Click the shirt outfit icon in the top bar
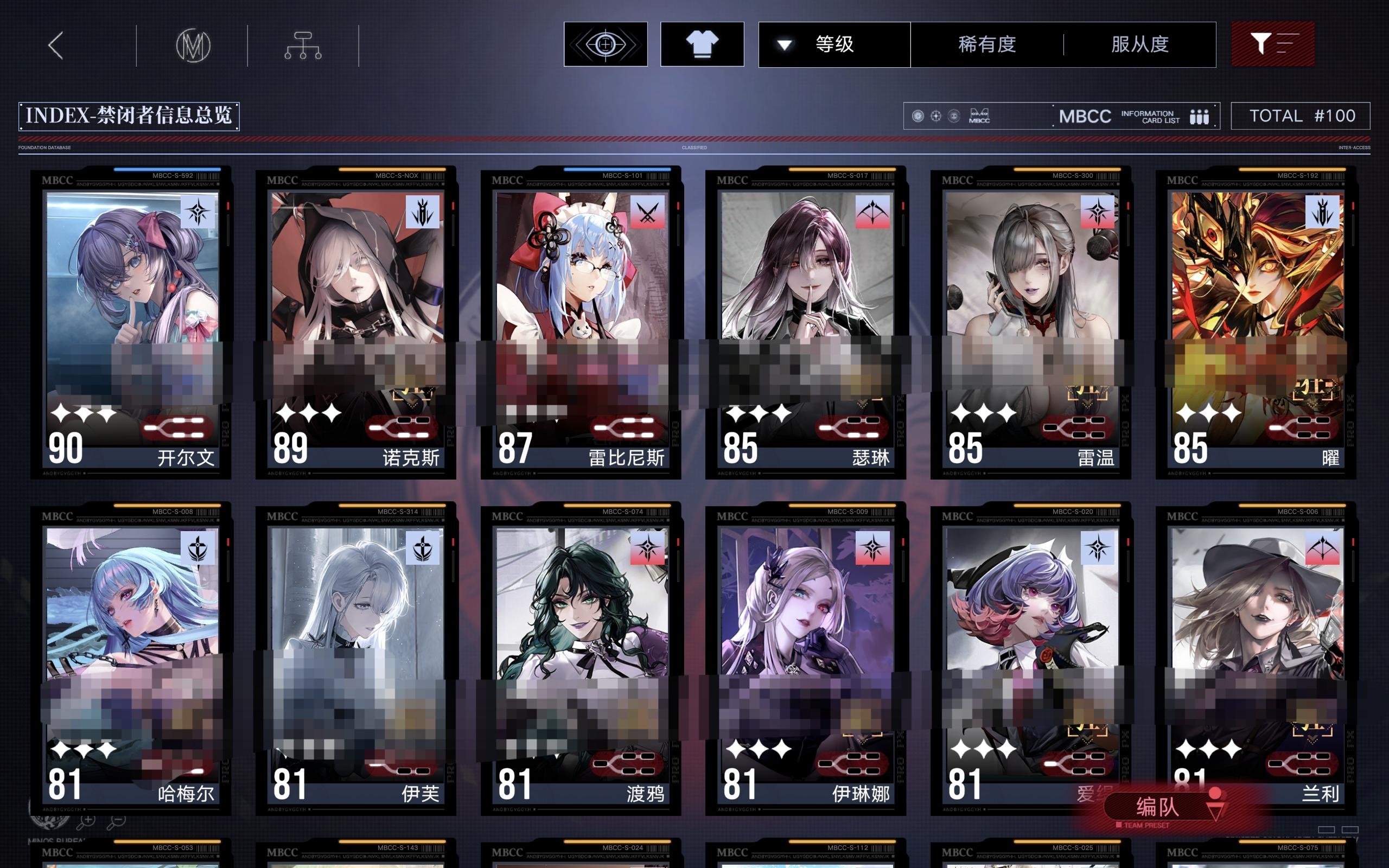The height and width of the screenshot is (868, 1389). (702, 43)
